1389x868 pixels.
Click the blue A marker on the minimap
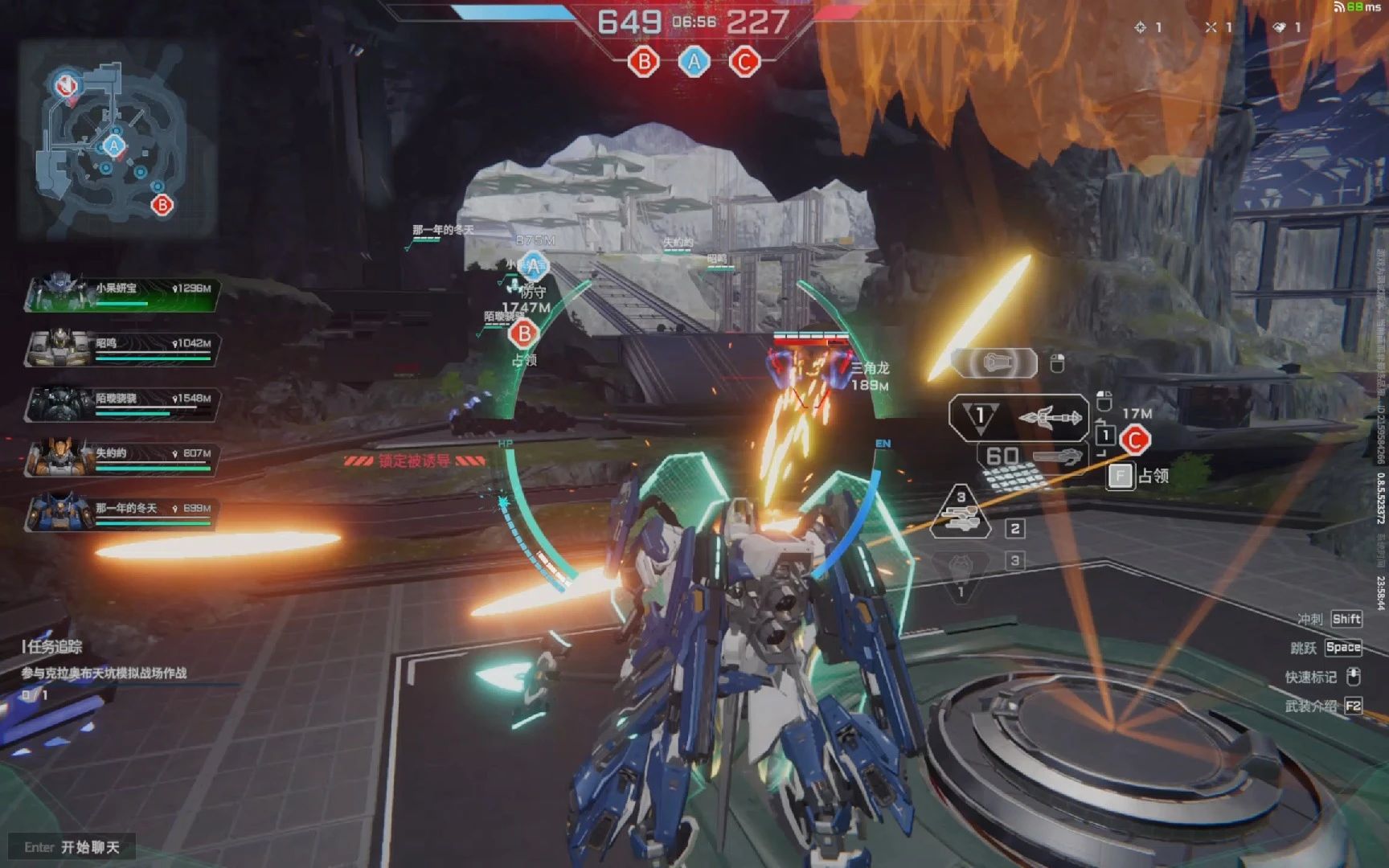[x=113, y=146]
